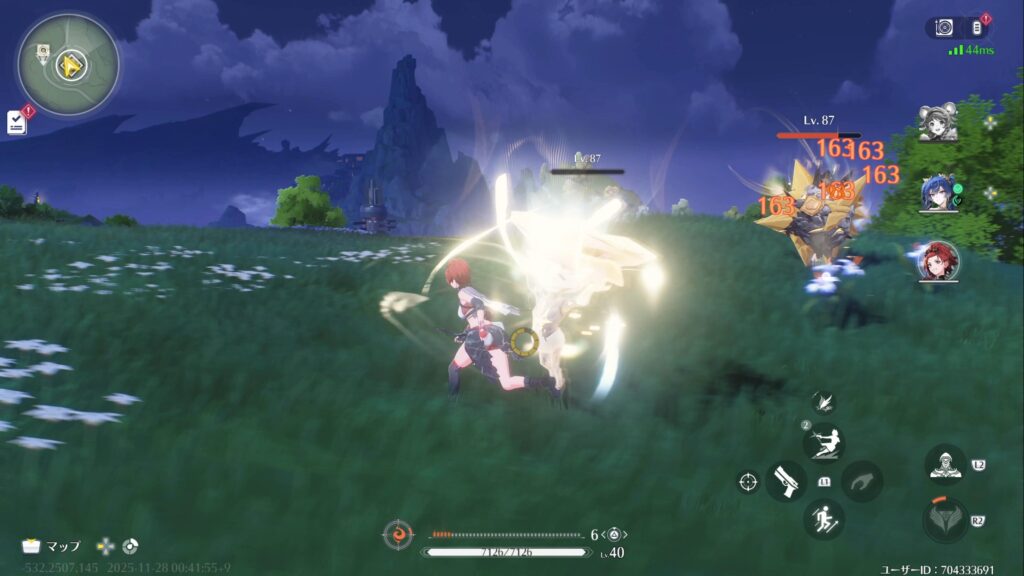Switch to the grey-haired party member portrait
Image resolution: width=1024 pixels, height=576 pixels.
pos(937,123)
